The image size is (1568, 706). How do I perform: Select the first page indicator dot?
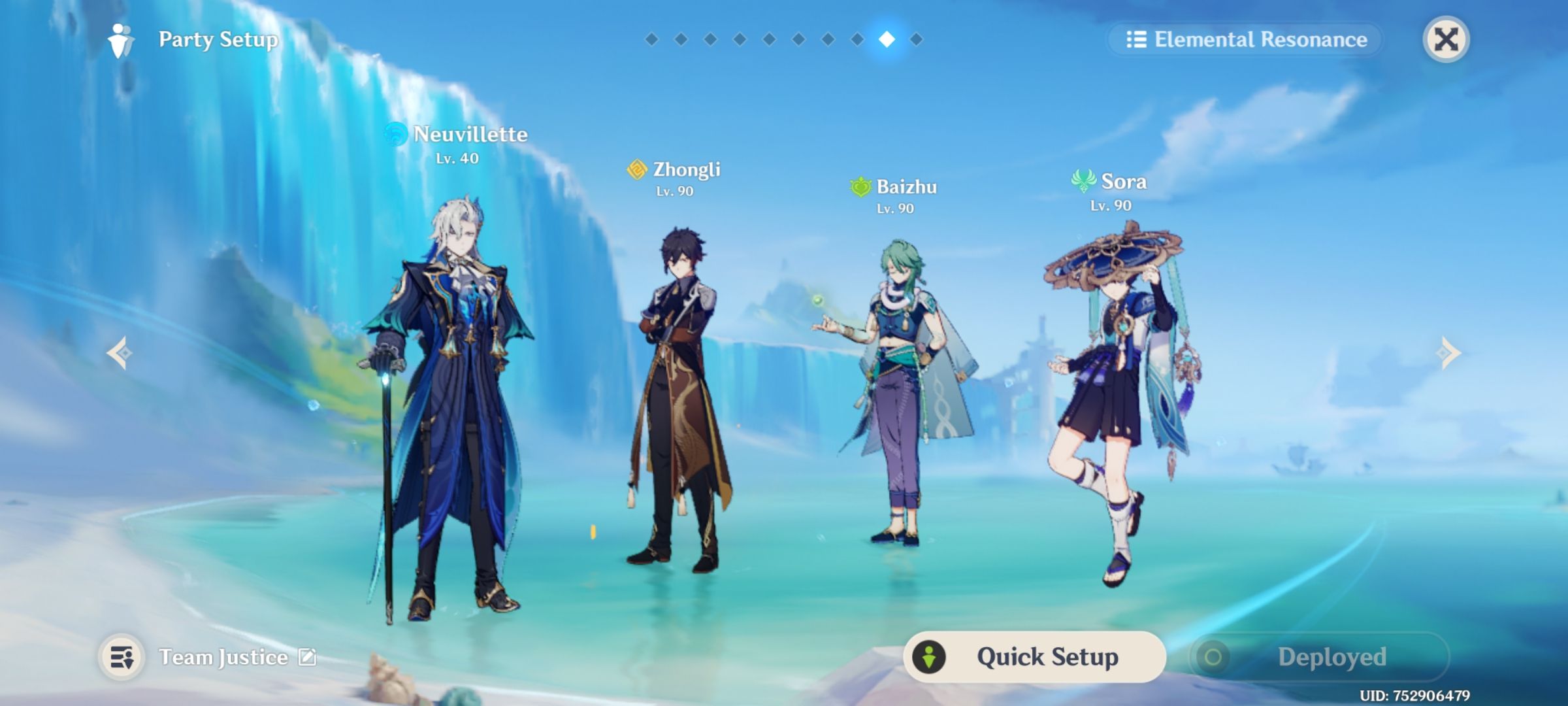(x=651, y=41)
